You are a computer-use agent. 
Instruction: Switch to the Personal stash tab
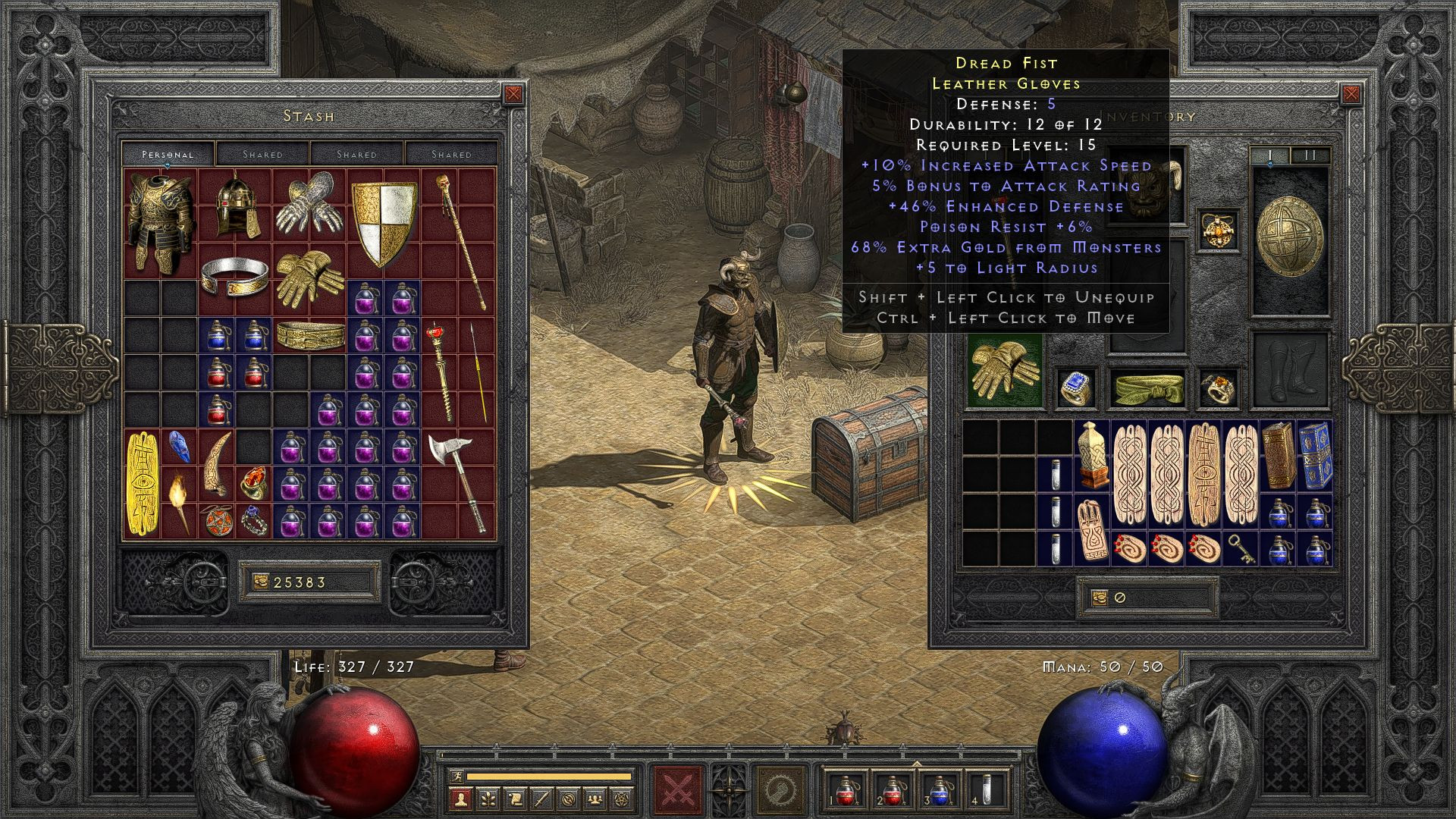[x=168, y=154]
